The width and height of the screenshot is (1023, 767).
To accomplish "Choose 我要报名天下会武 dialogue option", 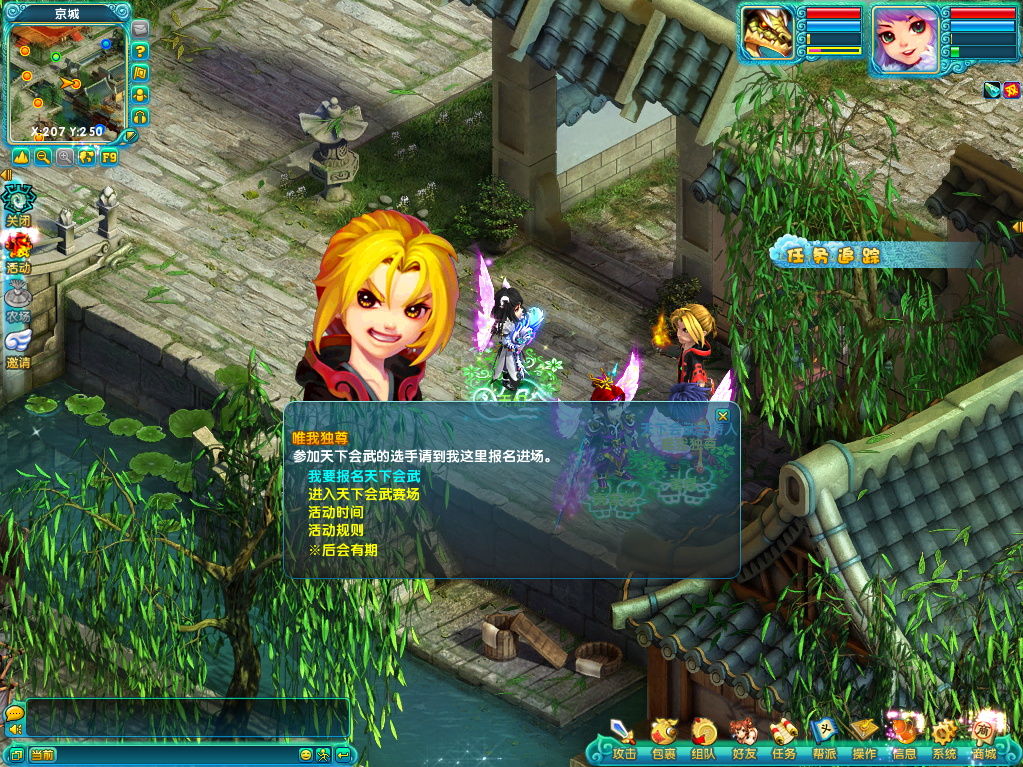I will (x=364, y=476).
